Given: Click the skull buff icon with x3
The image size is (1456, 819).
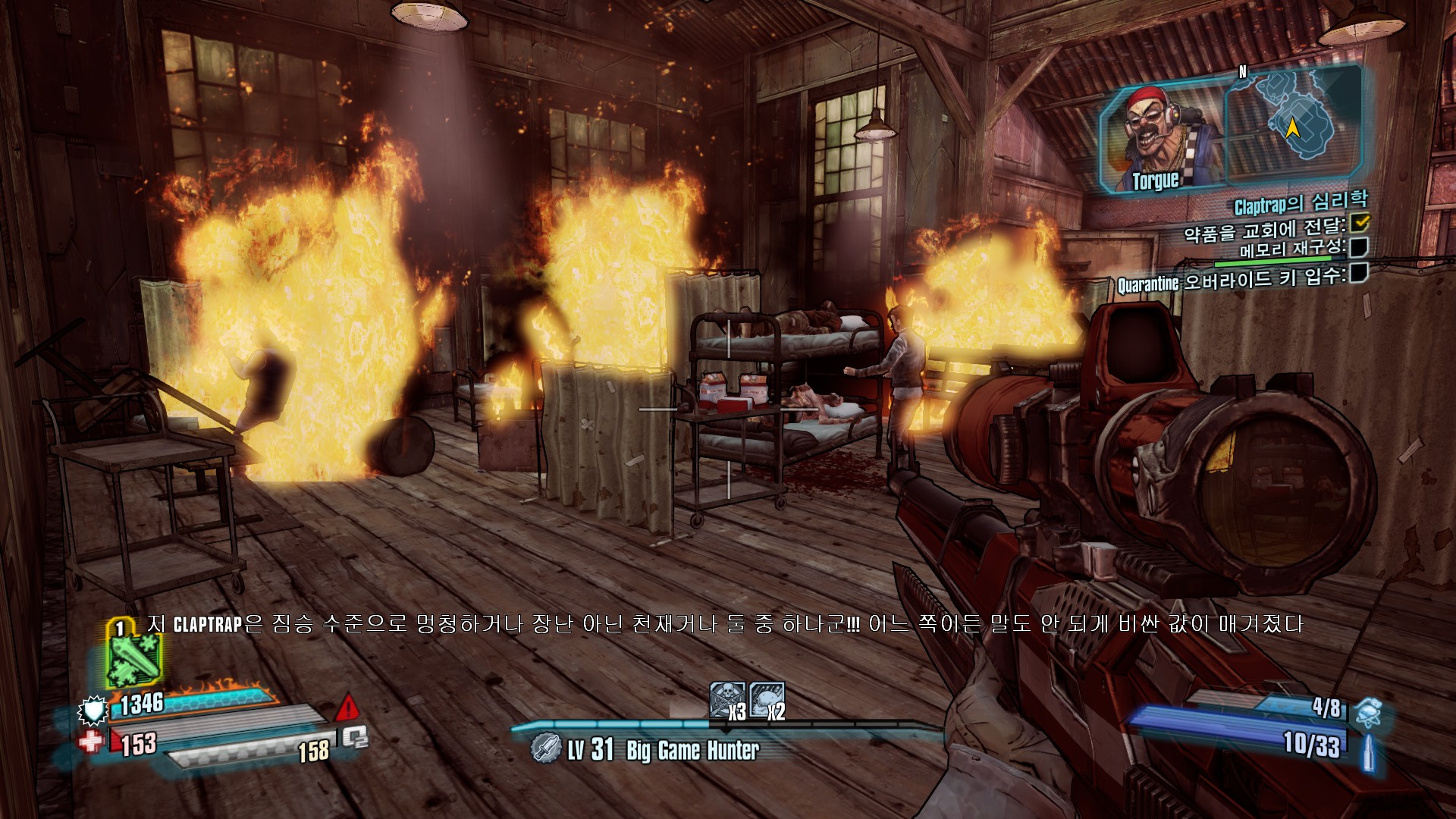Looking at the screenshot, I should pos(727,699).
